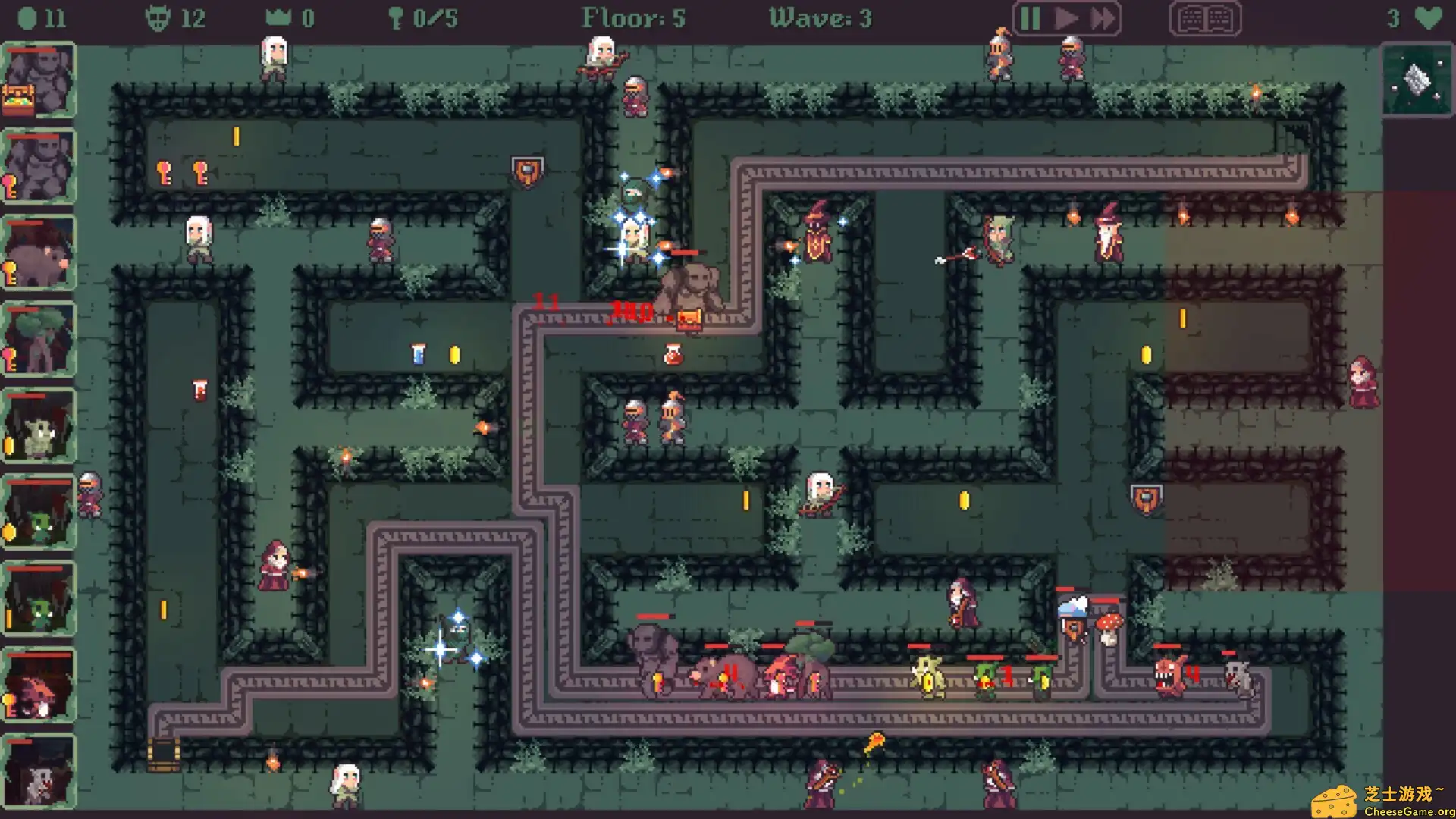The image size is (1456, 819).
Task: Resume normal speed with the play button
Action: pyautogui.click(x=1064, y=18)
